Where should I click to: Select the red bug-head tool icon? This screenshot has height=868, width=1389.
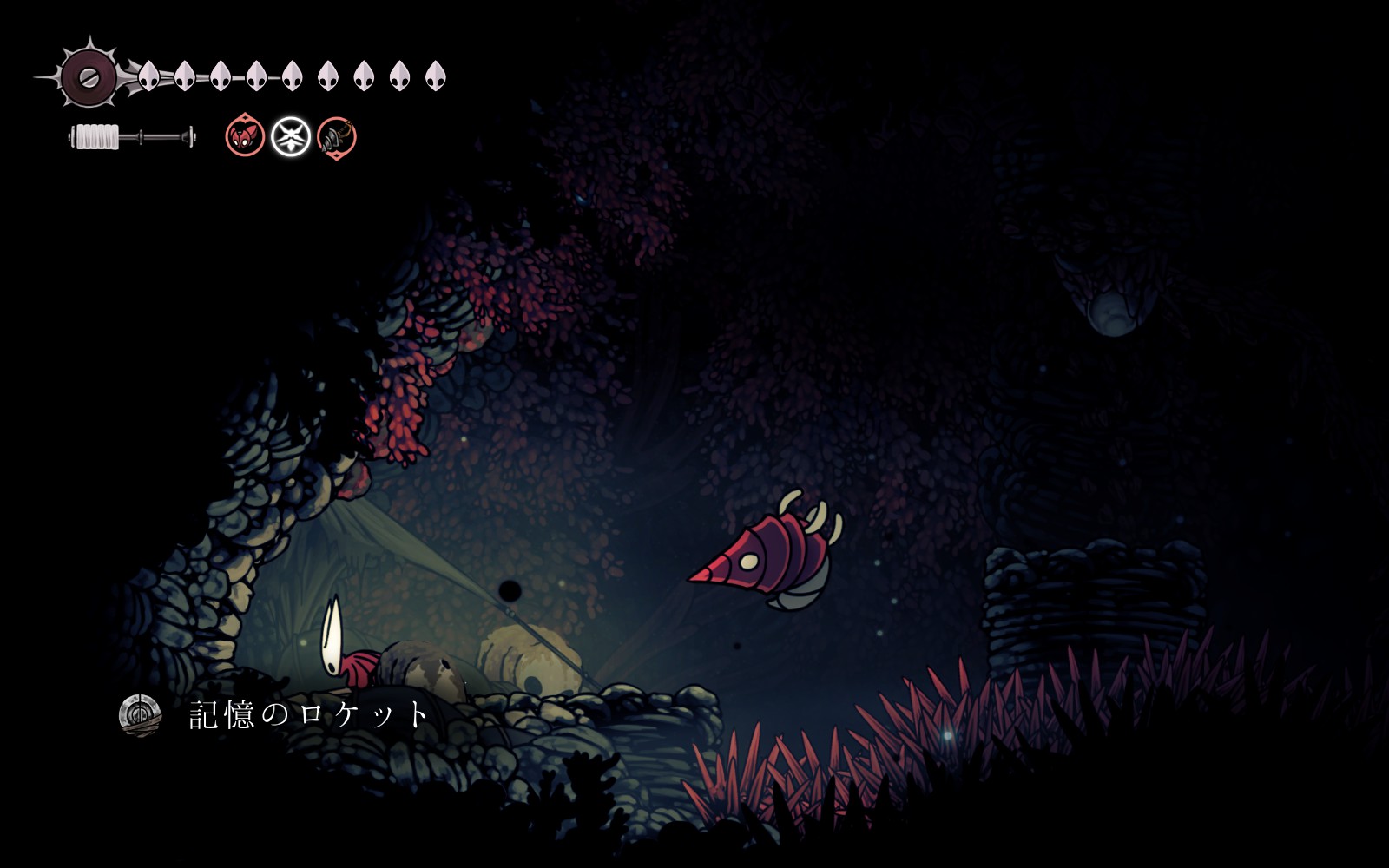click(245, 137)
